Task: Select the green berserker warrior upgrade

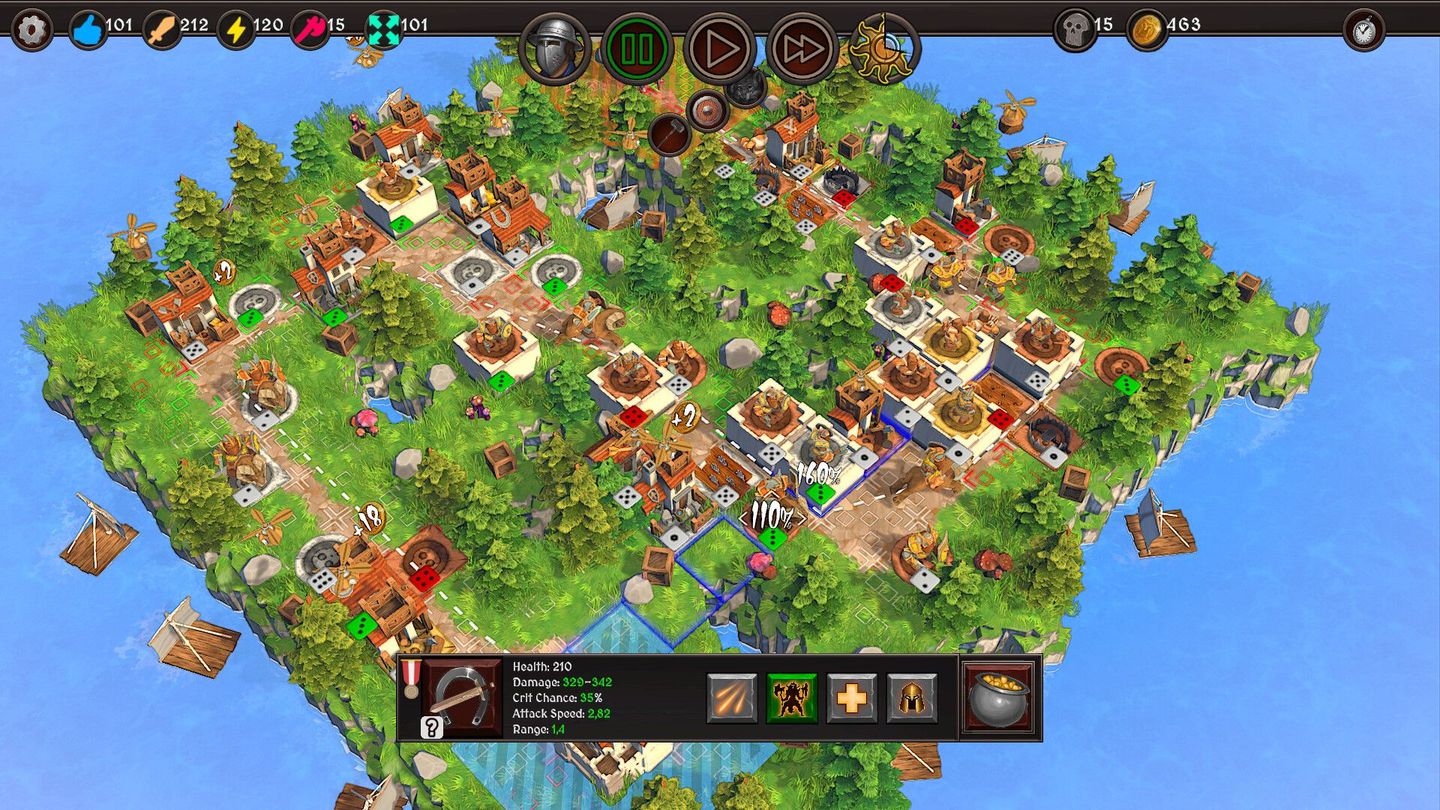Action: click(792, 698)
